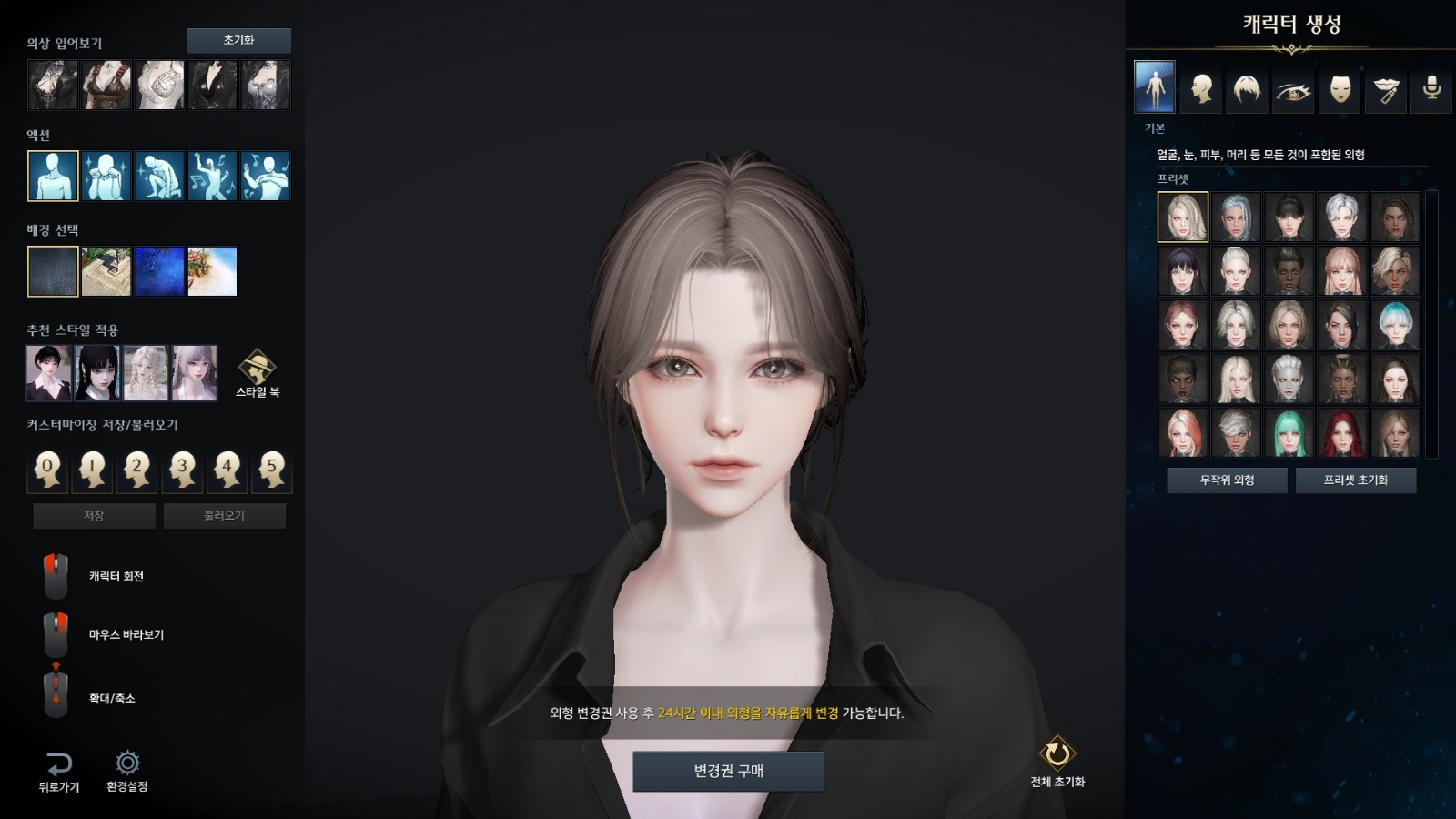The height and width of the screenshot is (819, 1456).
Task: Pick the beach background thumbnail
Action: click(x=212, y=271)
